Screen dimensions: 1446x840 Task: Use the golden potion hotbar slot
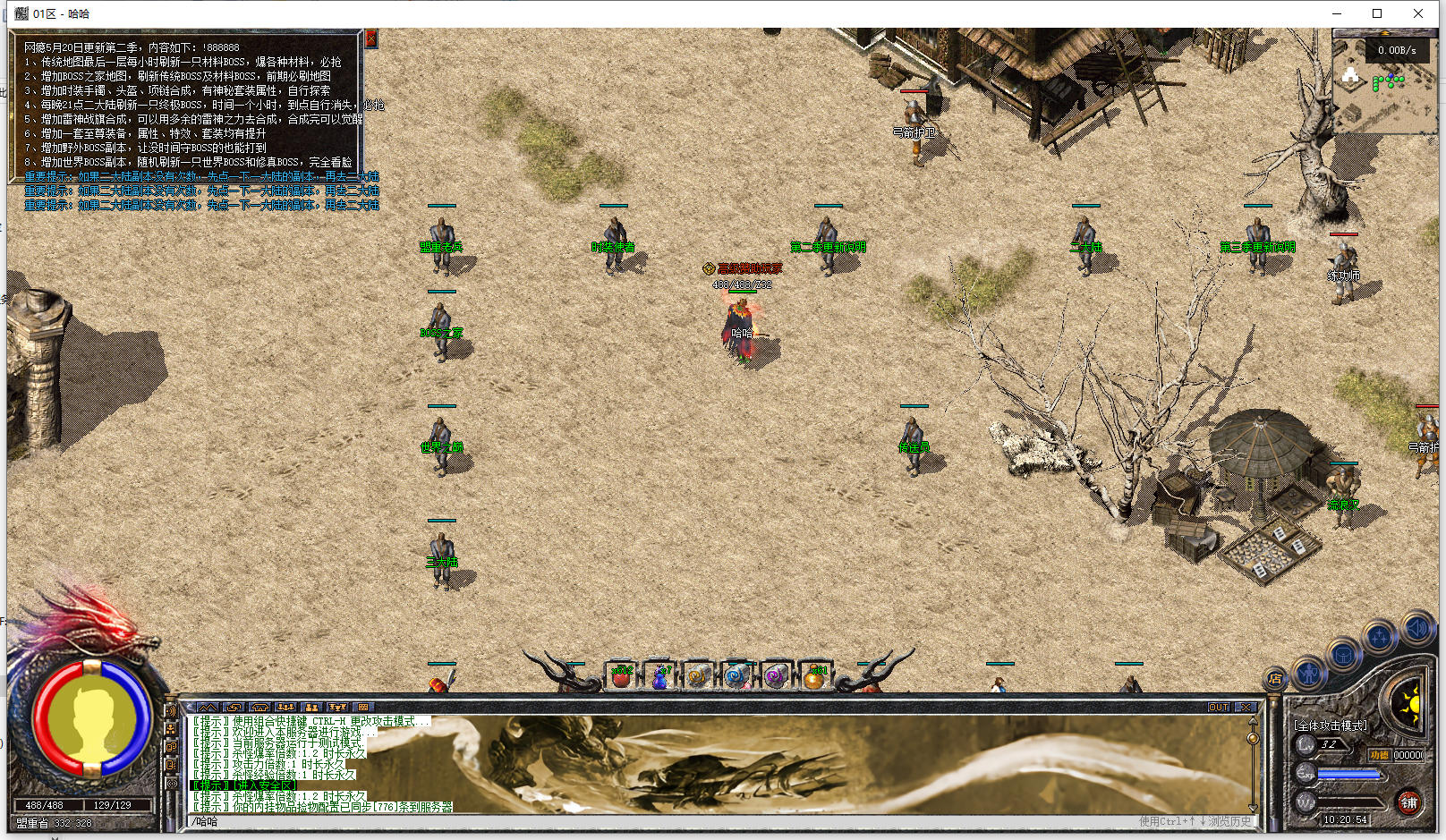[814, 676]
